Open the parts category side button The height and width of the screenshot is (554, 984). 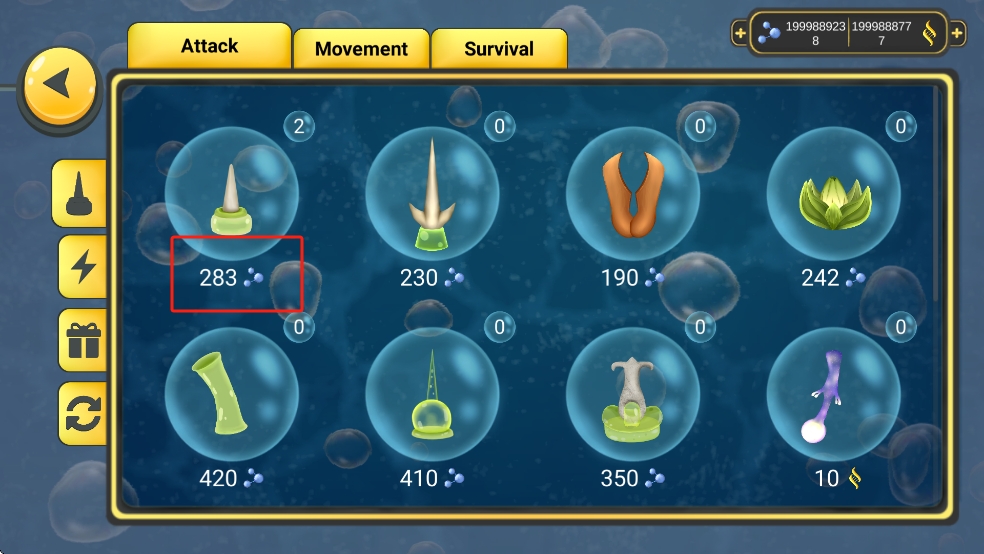click(x=80, y=193)
